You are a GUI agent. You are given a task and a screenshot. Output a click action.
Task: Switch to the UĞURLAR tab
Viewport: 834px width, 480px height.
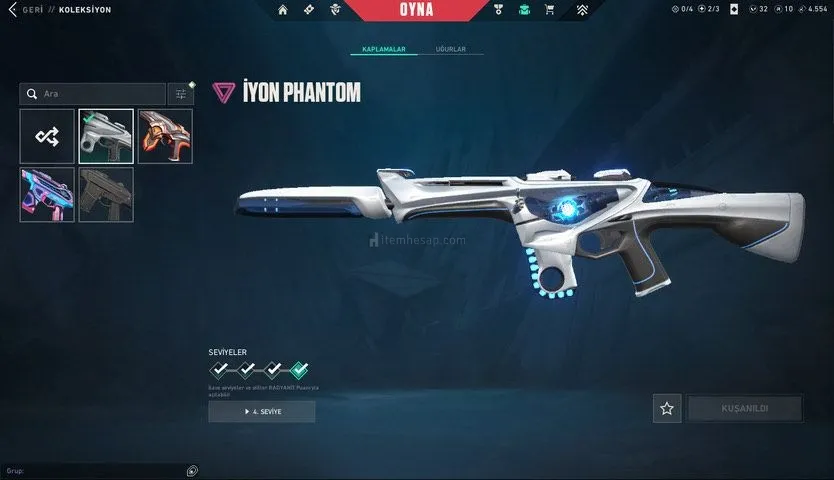coord(450,49)
